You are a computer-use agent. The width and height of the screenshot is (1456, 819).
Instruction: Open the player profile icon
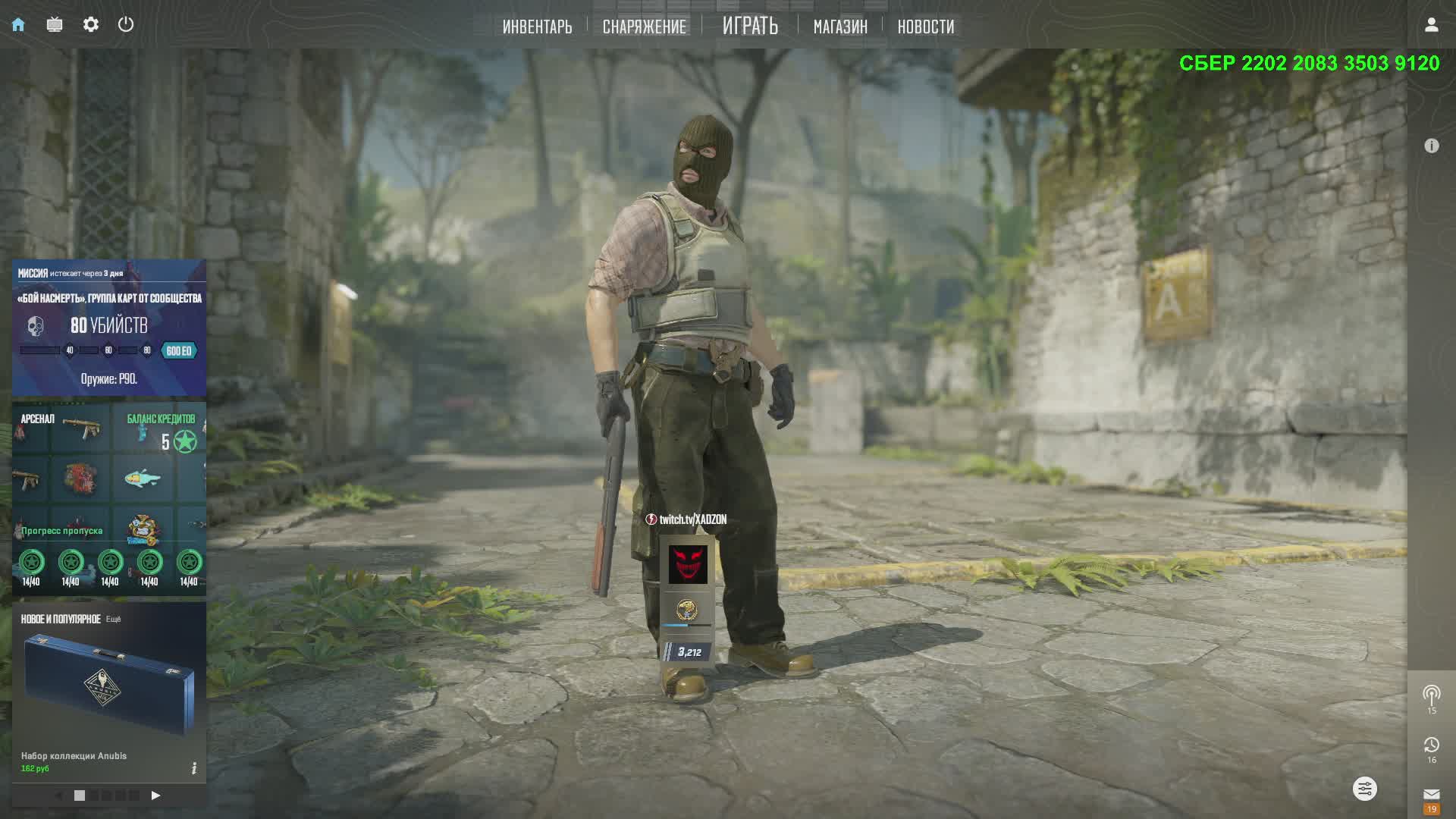pyautogui.click(x=1431, y=25)
